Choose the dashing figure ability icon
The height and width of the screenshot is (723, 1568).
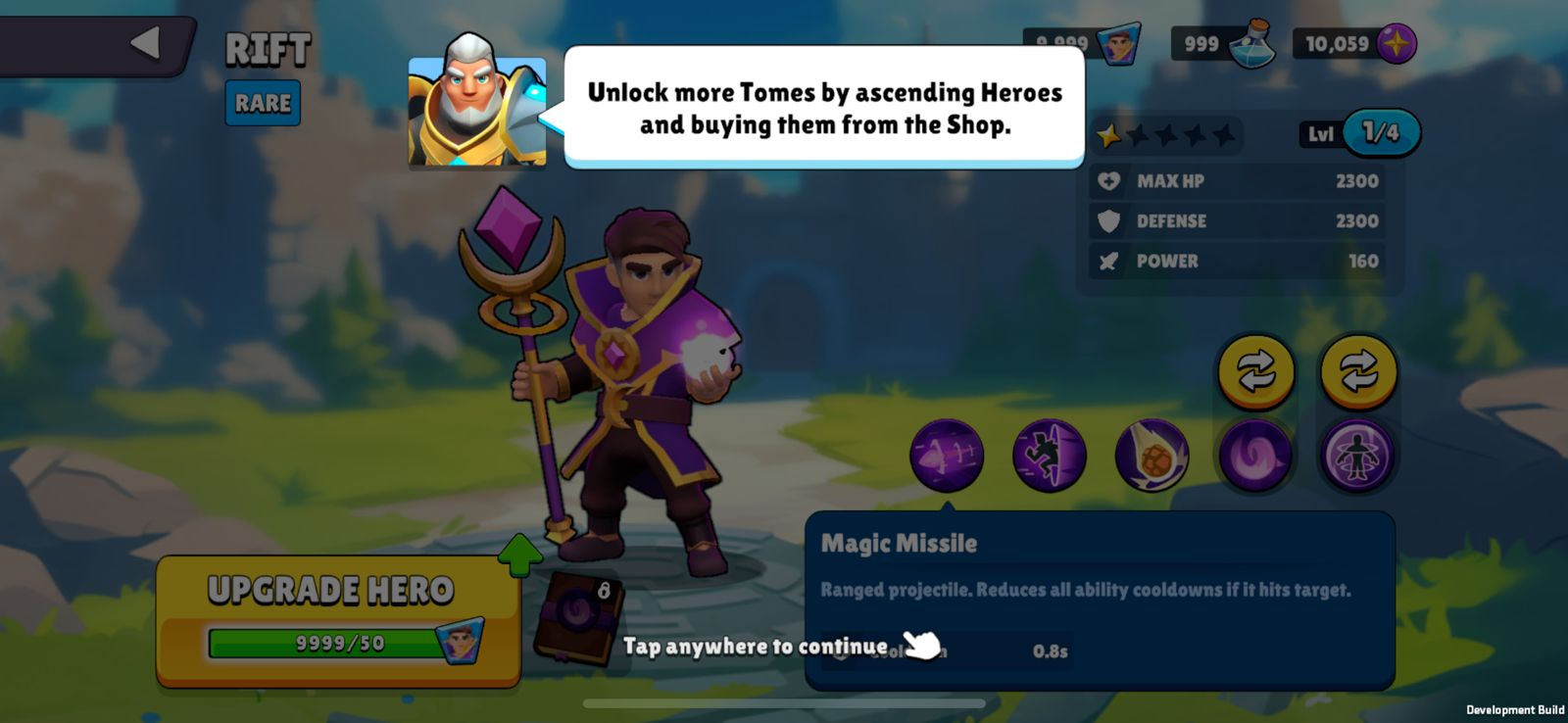coord(1049,455)
